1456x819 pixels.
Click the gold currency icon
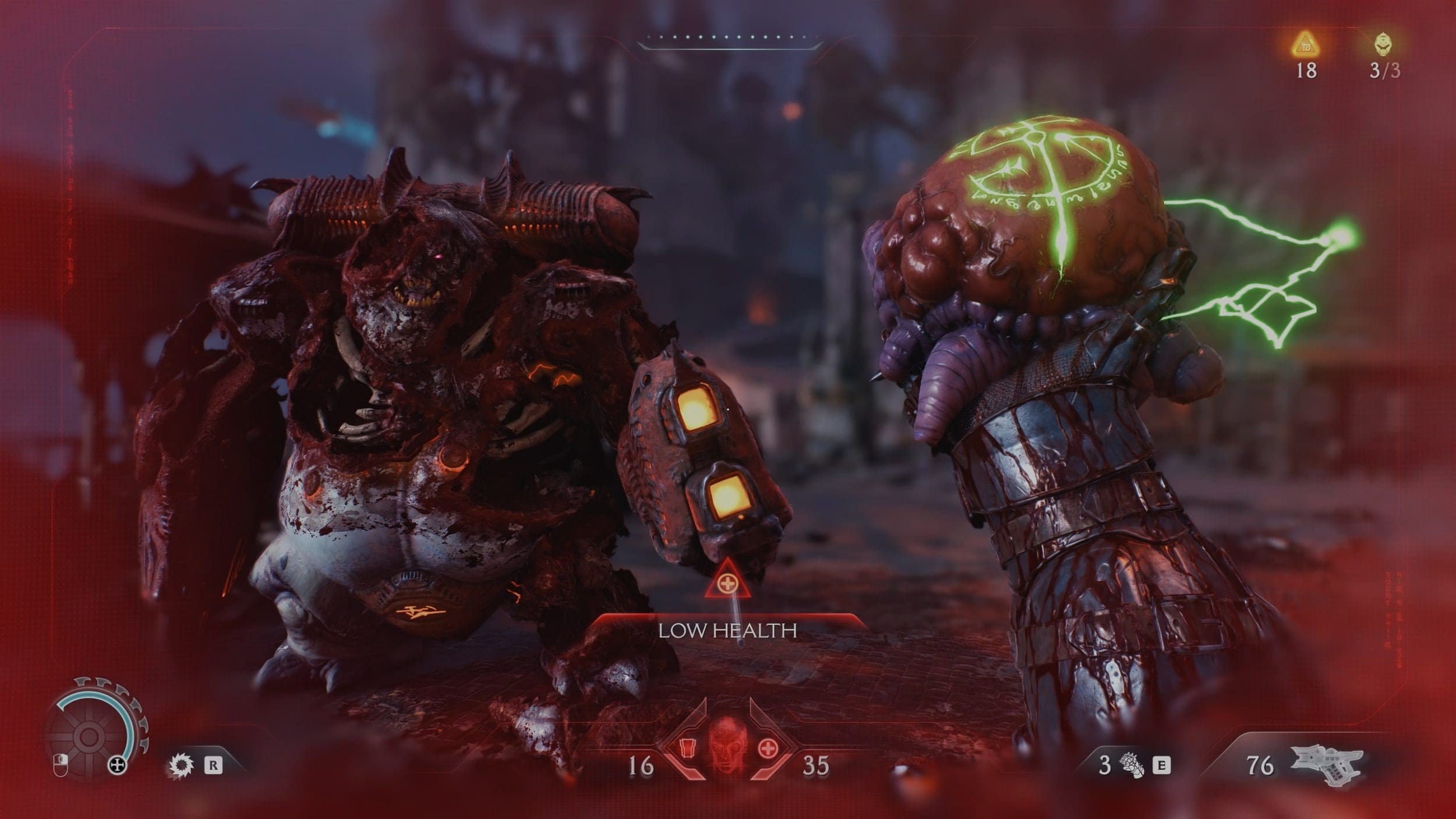tap(1306, 45)
